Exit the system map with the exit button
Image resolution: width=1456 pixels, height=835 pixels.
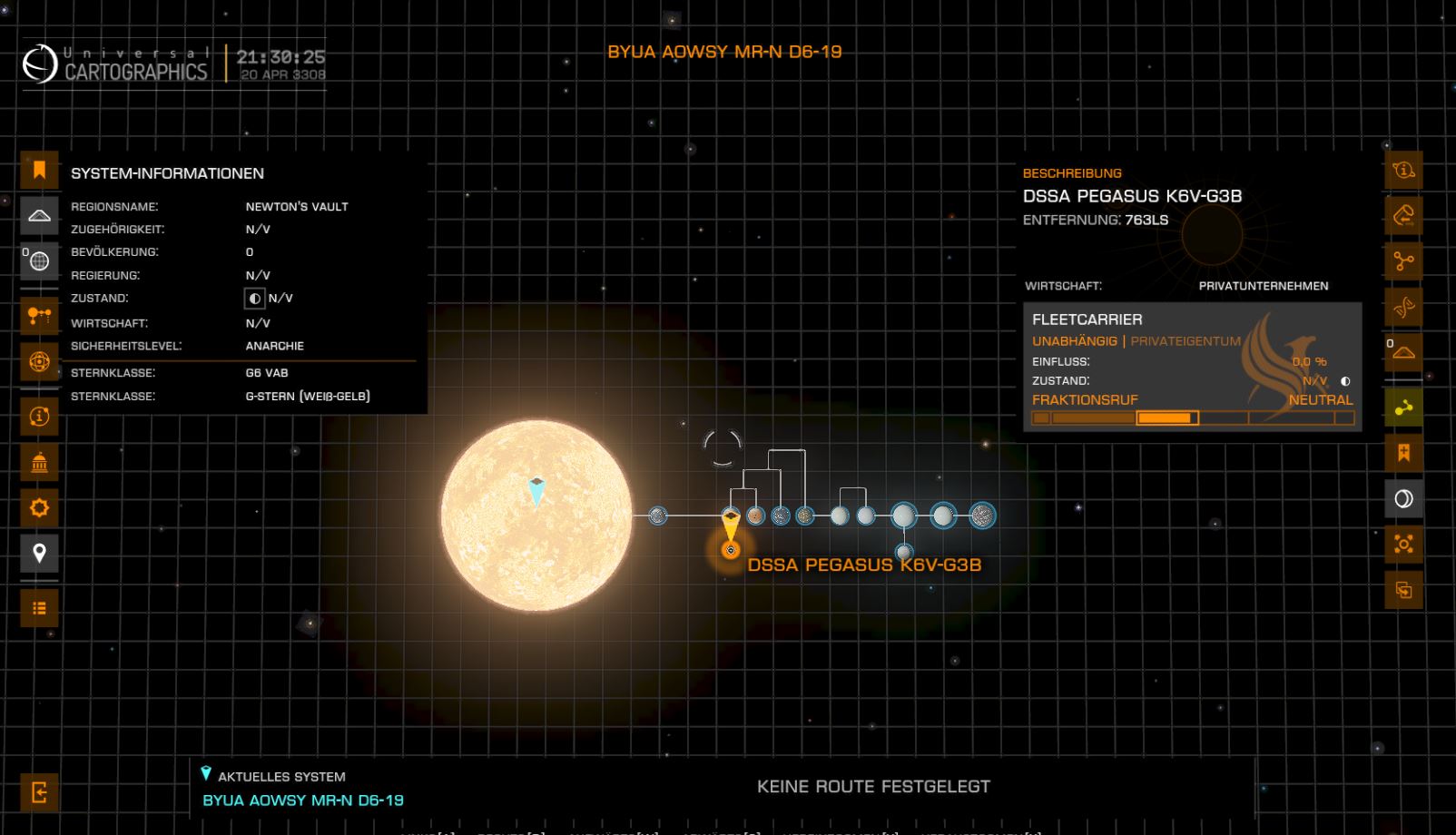(x=39, y=792)
